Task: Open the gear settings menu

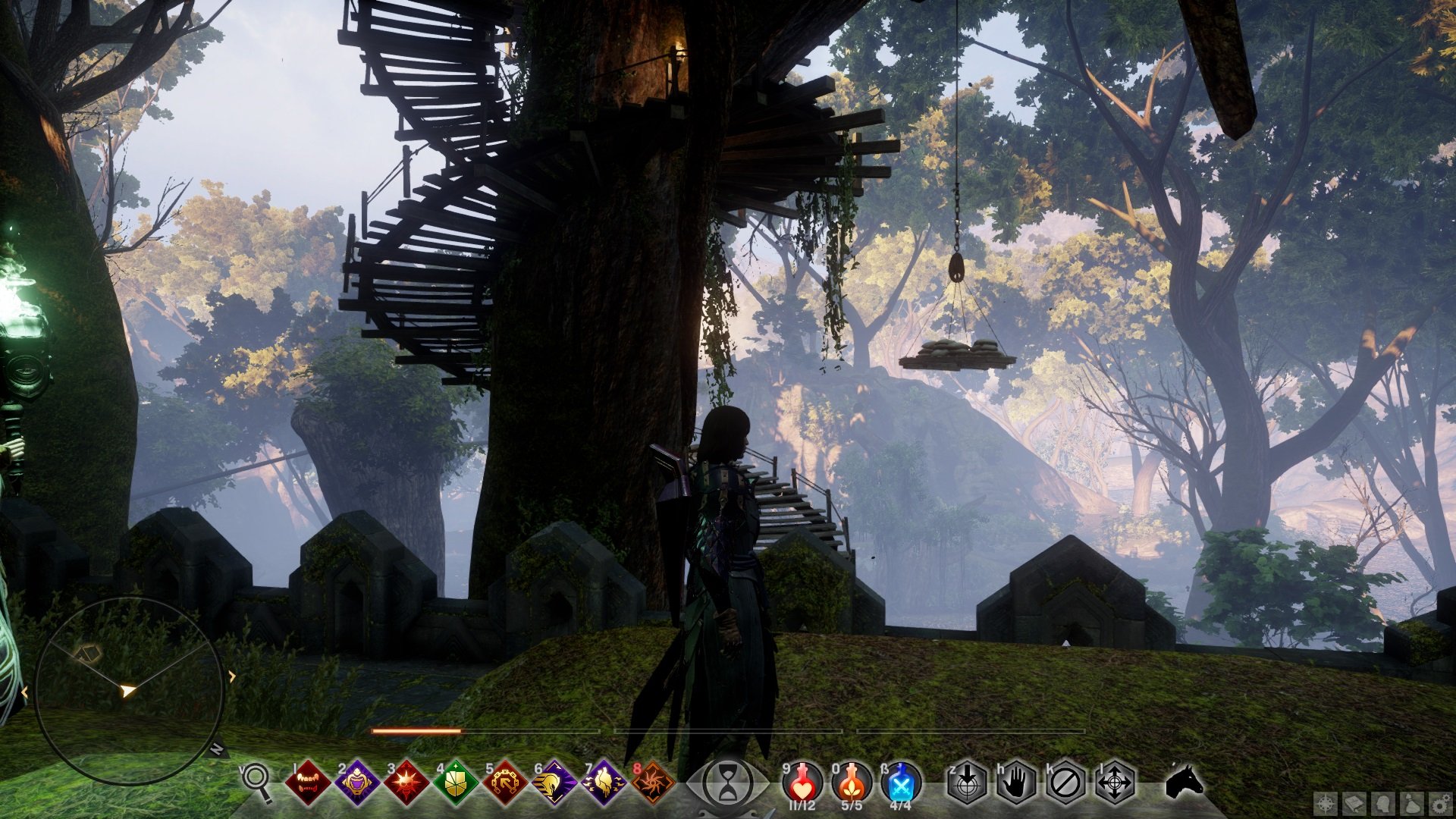Action: click(1440, 803)
